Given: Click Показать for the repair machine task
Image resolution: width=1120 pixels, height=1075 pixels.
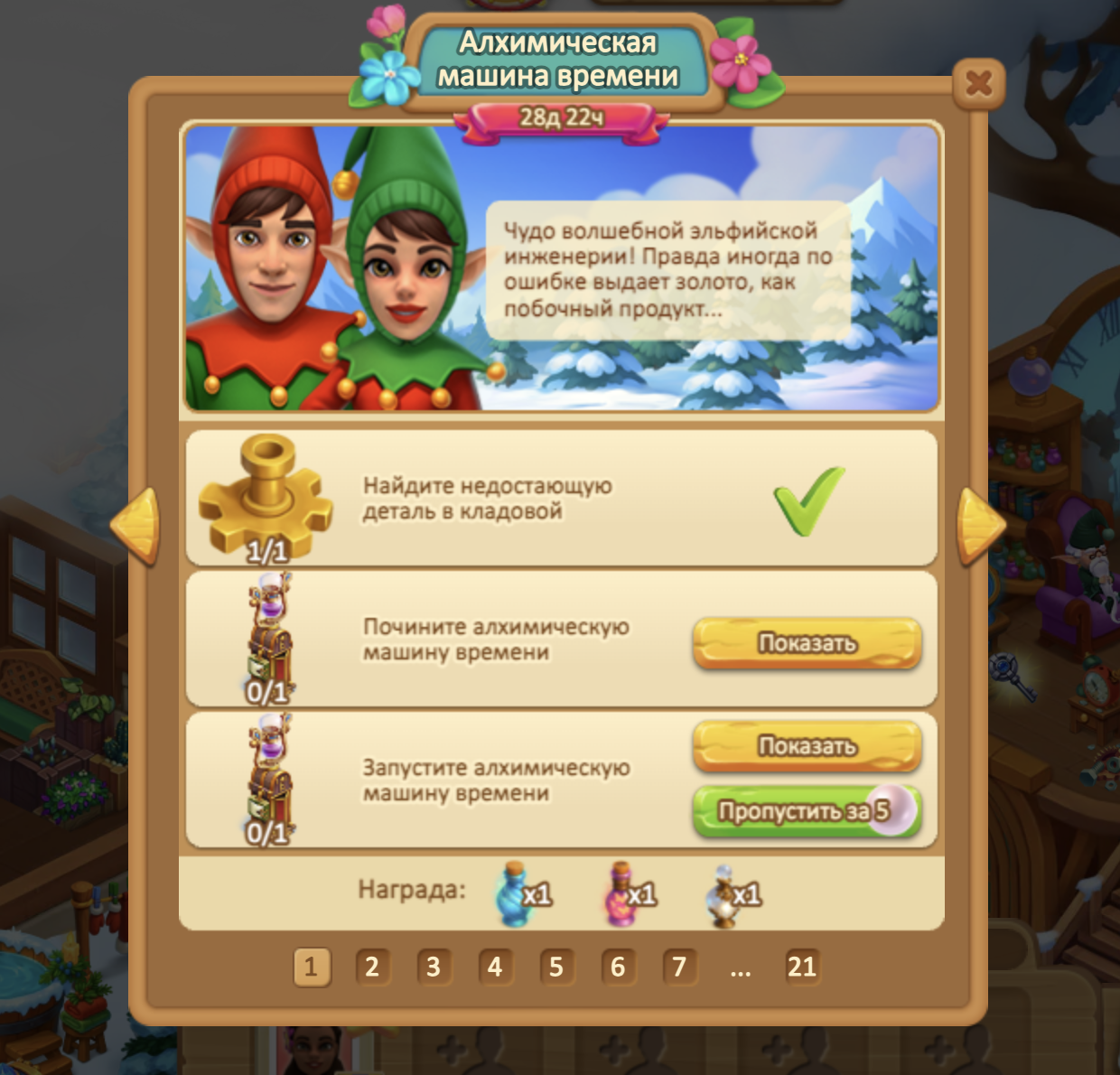Looking at the screenshot, I should pos(807,643).
